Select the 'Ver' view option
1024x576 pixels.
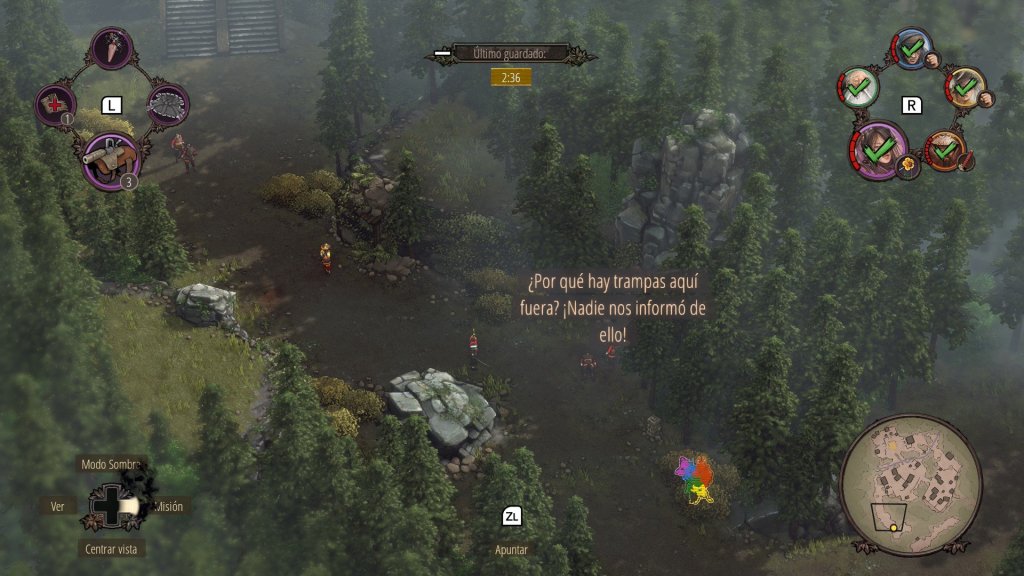58,506
